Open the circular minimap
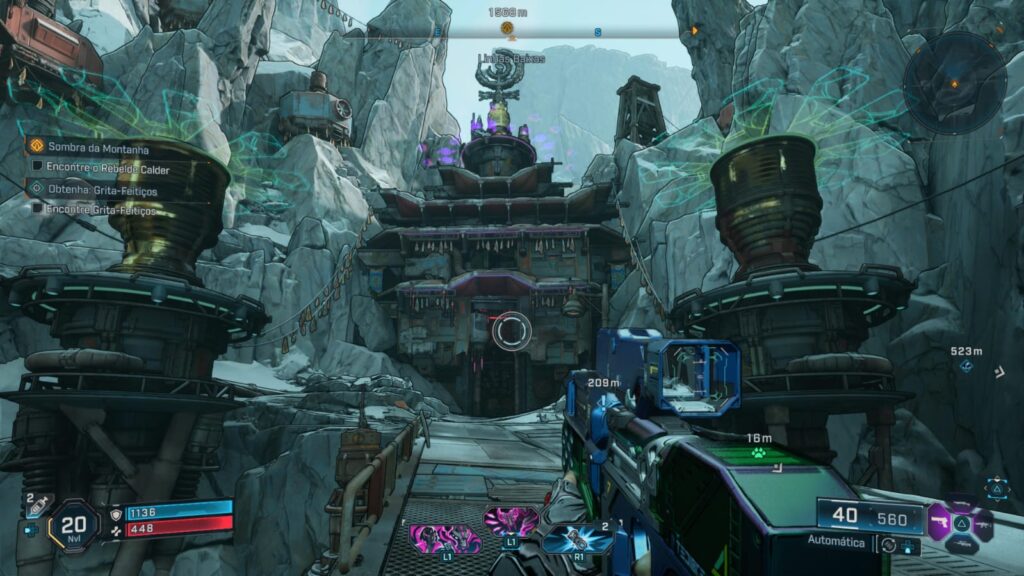The height and width of the screenshot is (576, 1024). (x=954, y=82)
